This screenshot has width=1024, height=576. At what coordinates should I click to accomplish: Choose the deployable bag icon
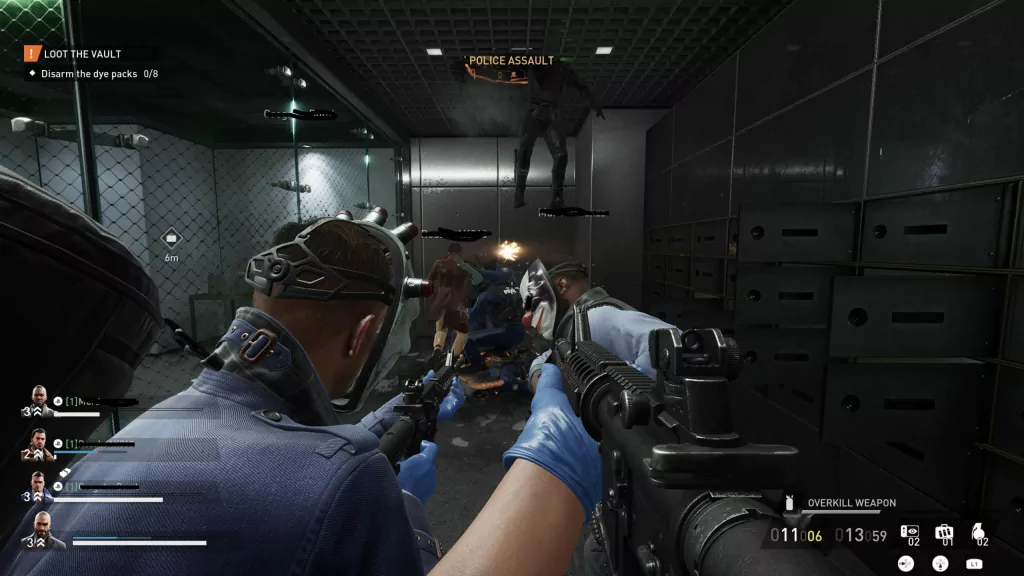coord(943,532)
